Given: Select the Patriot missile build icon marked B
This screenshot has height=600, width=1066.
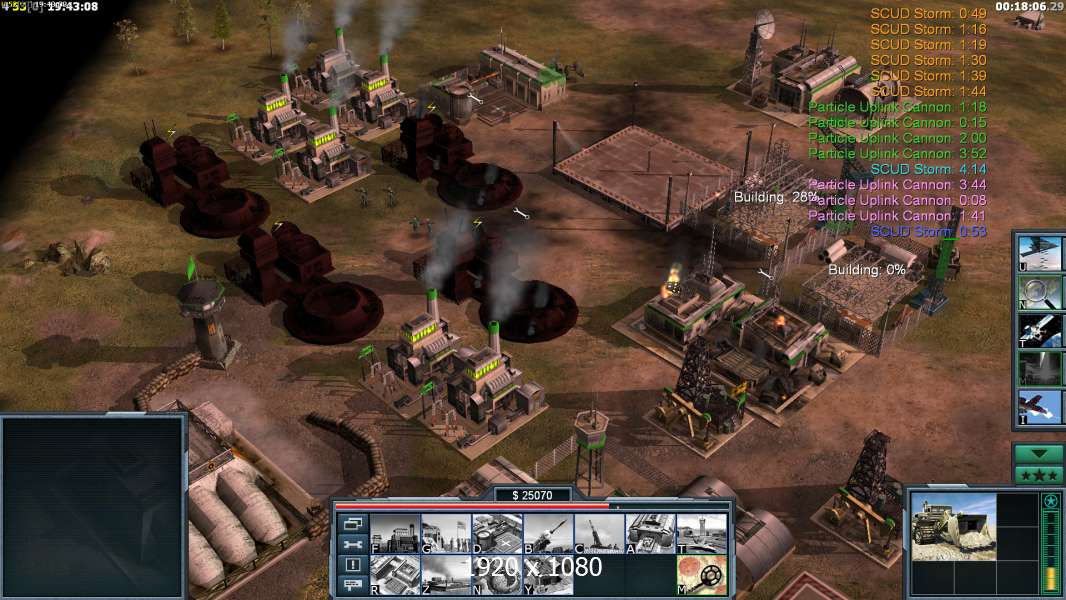Looking at the screenshot, I should tap(548, 534).
